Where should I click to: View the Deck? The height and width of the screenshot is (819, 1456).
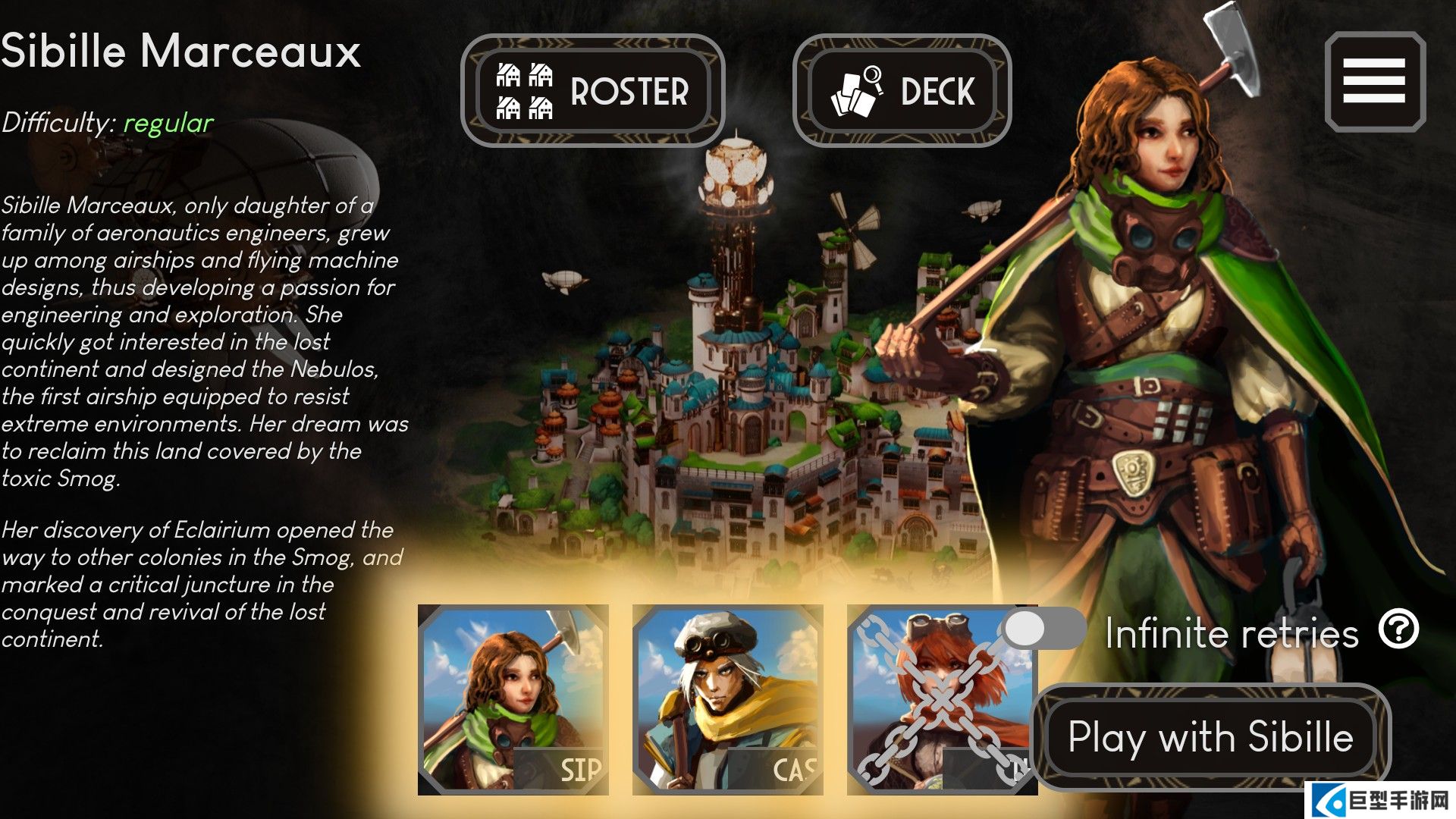coord(902,91)
